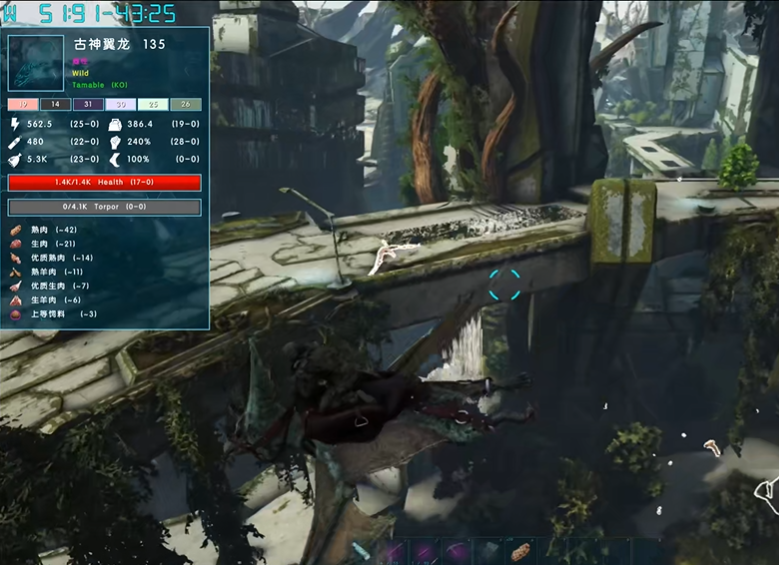Select the 生肉 (~21) food row
This screenshot has width=779, height=565.
point(52,243)
